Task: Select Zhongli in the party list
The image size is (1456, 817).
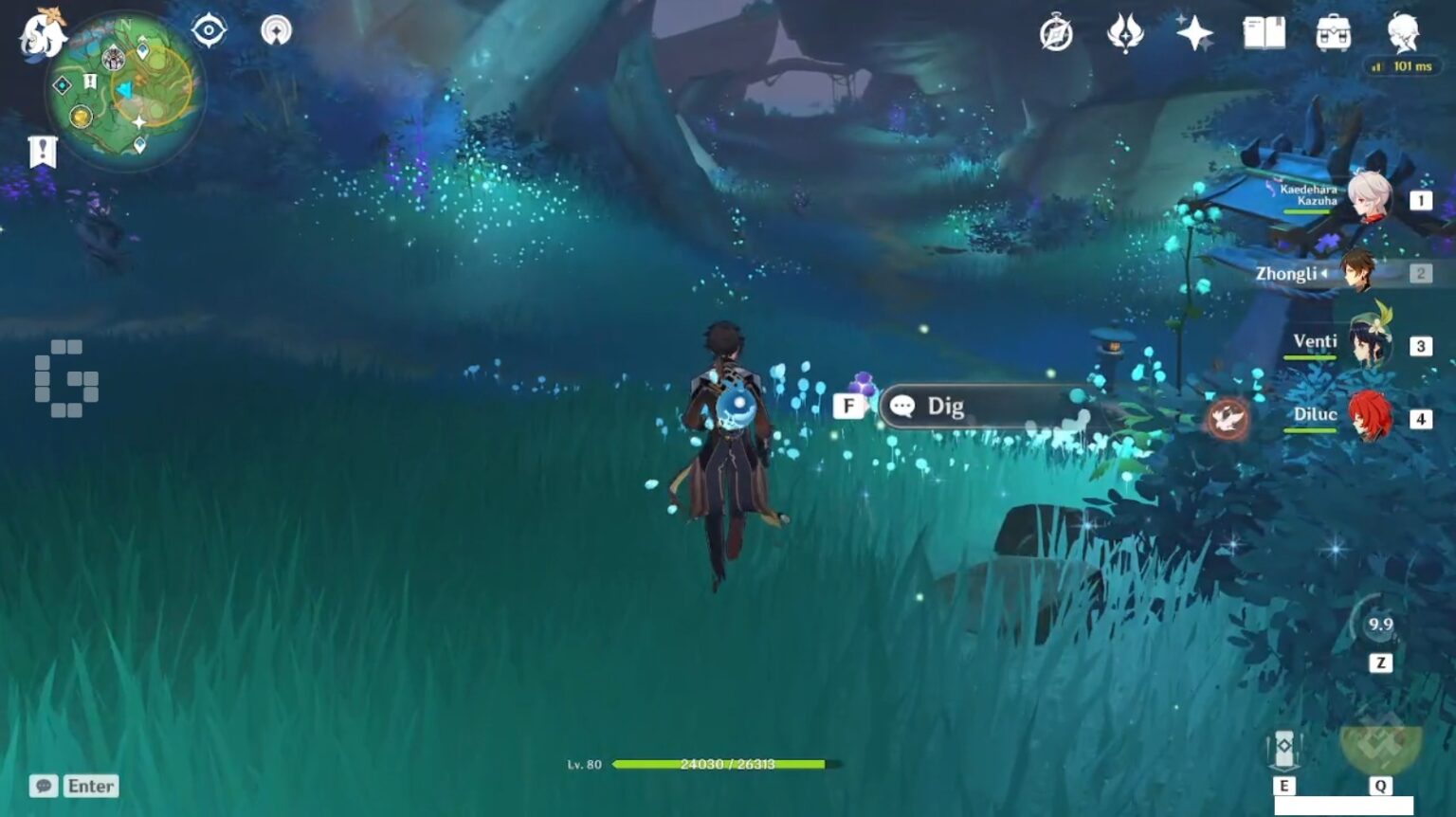Action: tap(1357, 272)
